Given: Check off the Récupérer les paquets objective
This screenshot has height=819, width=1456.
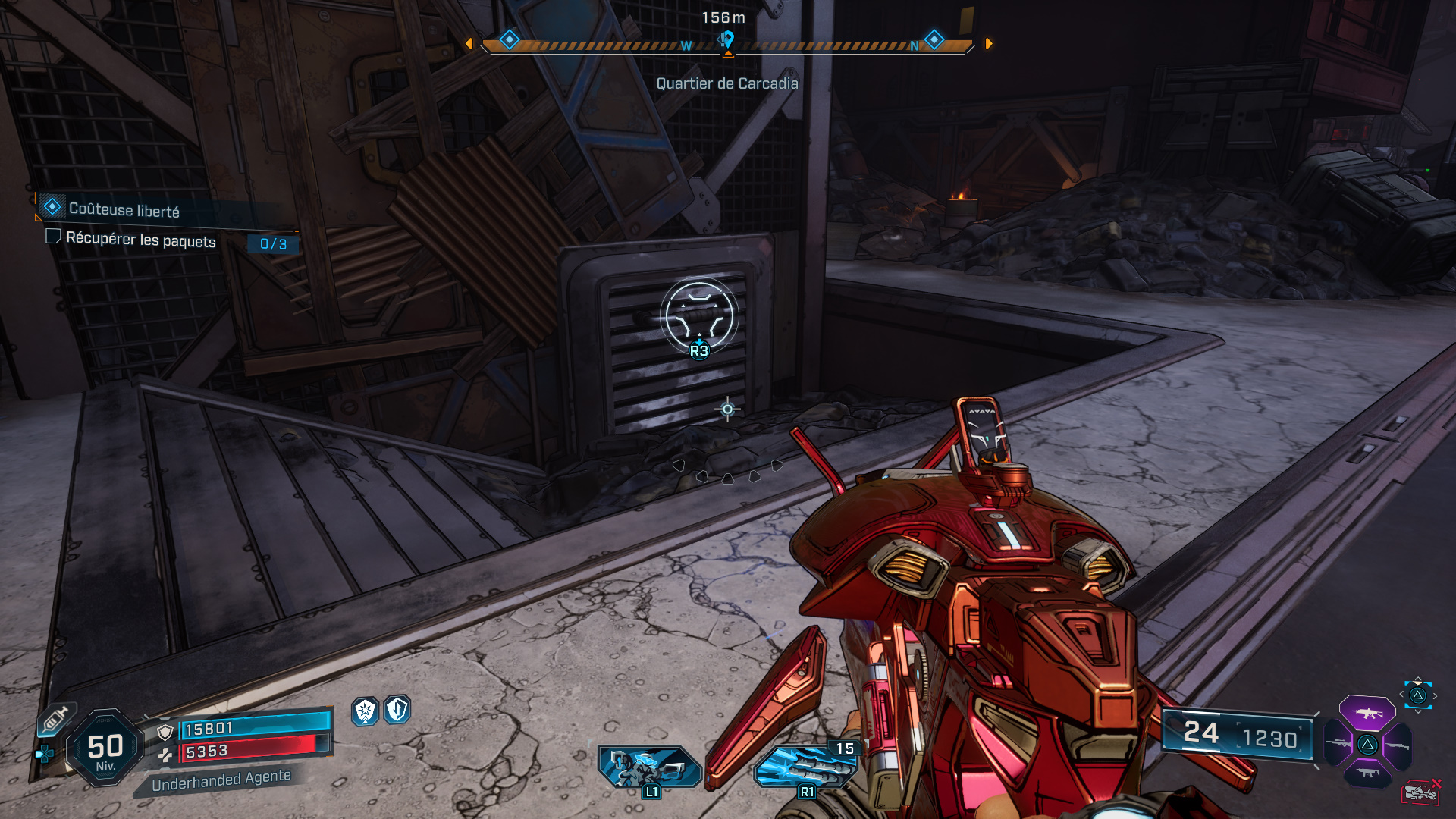Looking at the screenshot, I should (x=53, y=239).
